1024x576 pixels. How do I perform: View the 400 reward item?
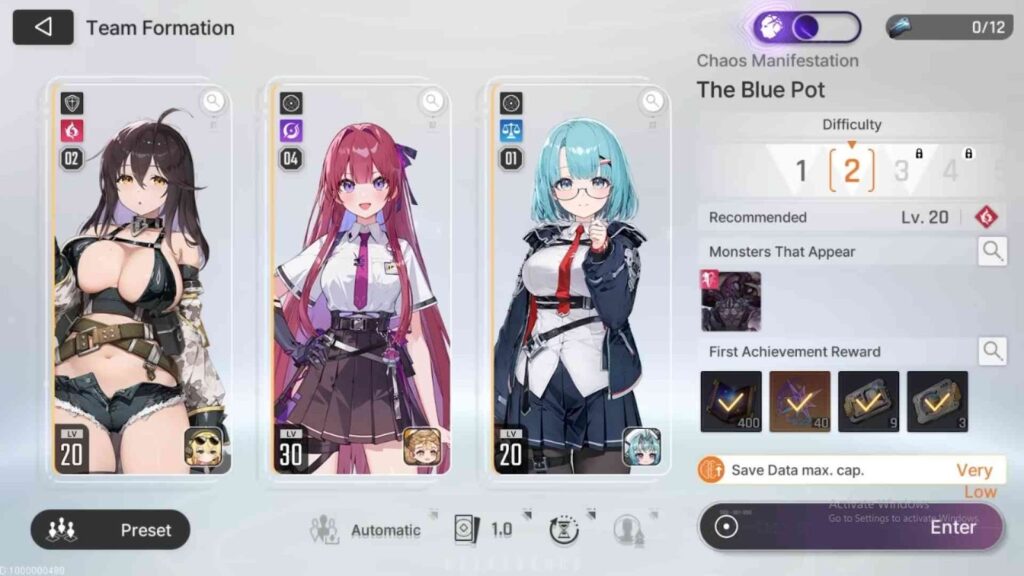click(x=730, y=401)
